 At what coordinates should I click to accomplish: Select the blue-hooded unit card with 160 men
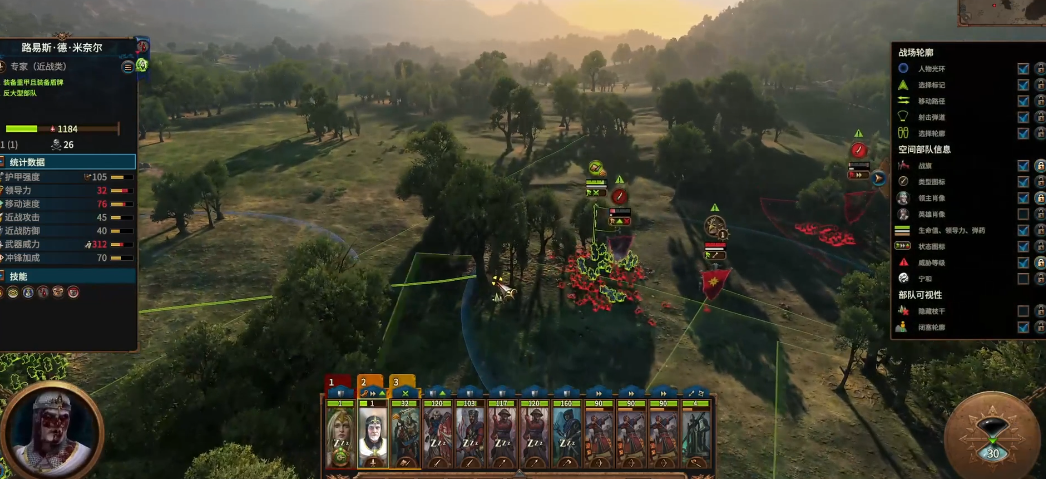click(567, 434)
